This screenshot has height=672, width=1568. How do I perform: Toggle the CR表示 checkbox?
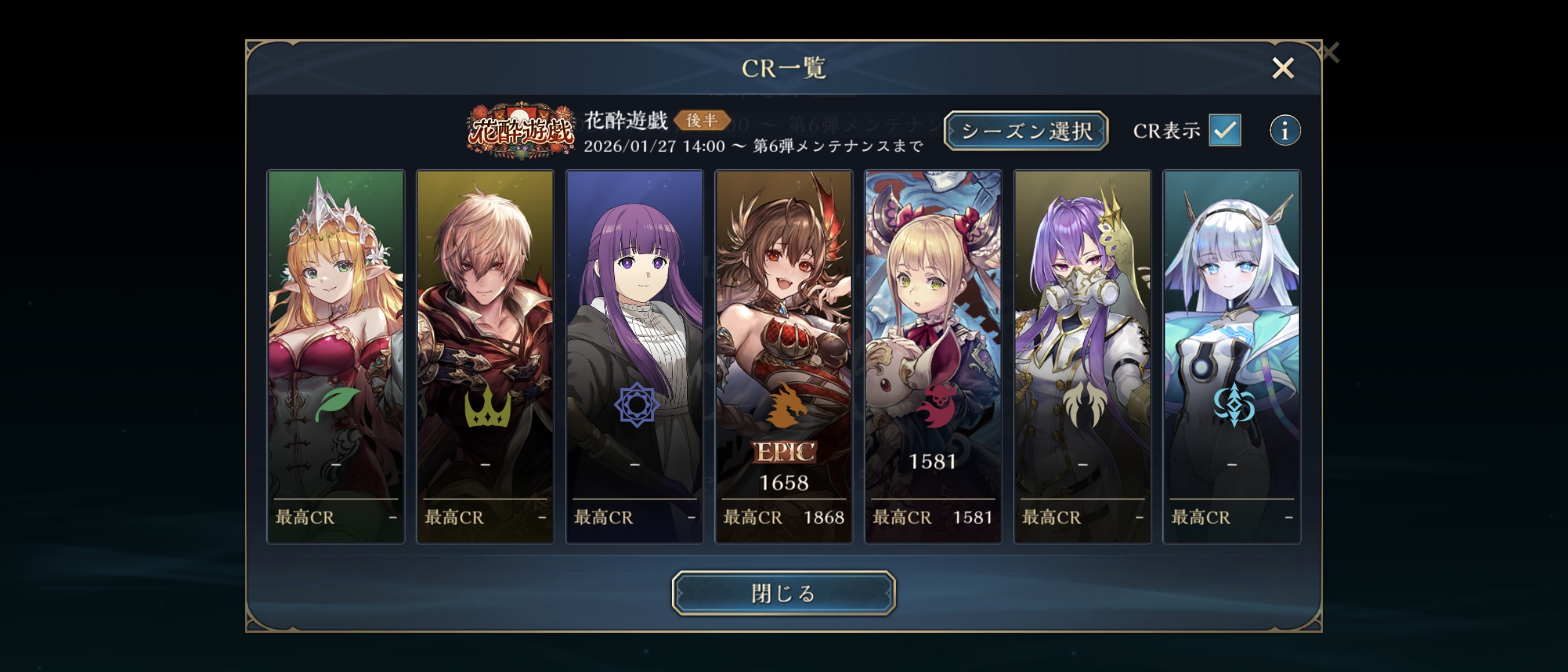click(1225, 130)
